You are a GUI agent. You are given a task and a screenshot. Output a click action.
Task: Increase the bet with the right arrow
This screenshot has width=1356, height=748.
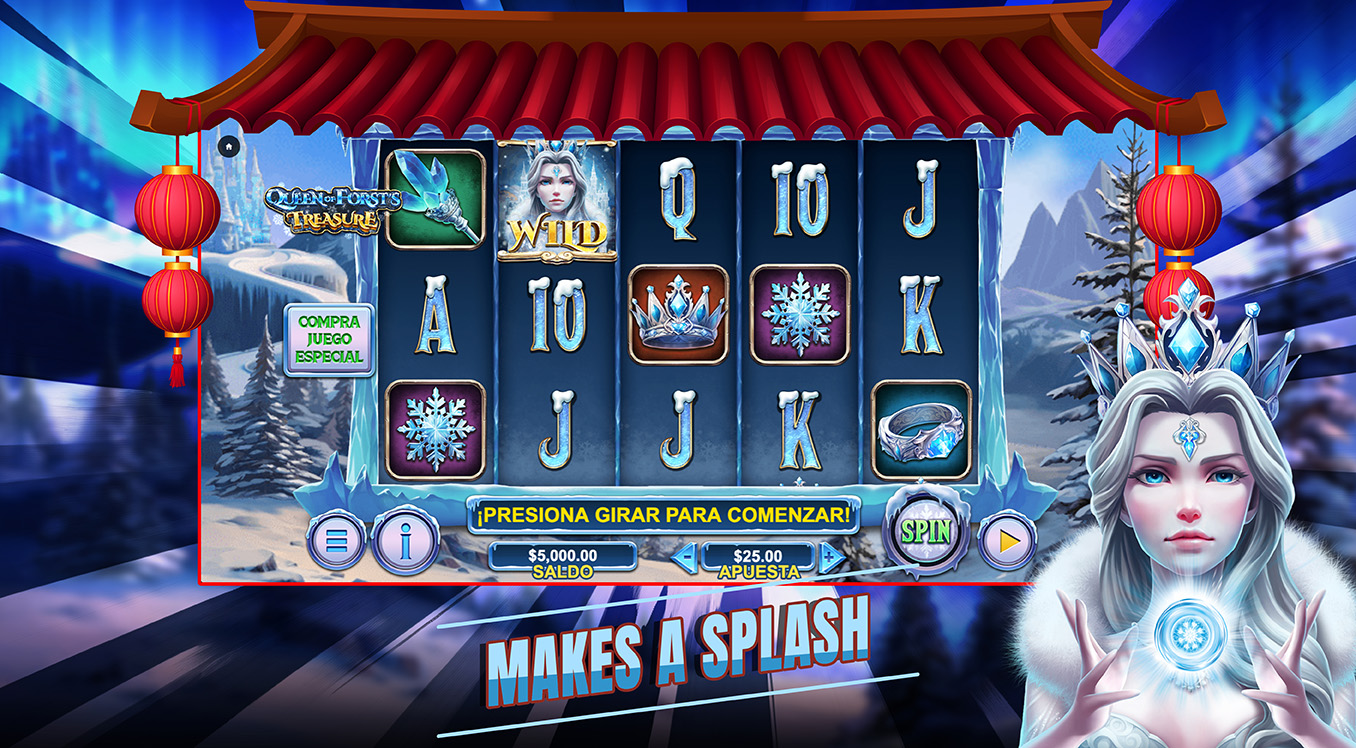[831, 557]
